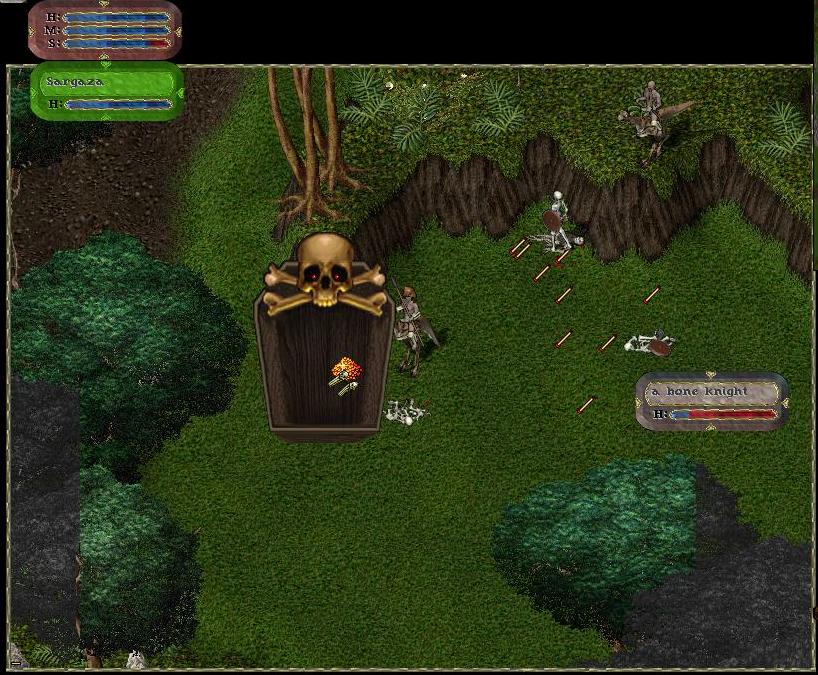
Task: Pick the orange item inside the coffin
Action: (x=344, y=371)
